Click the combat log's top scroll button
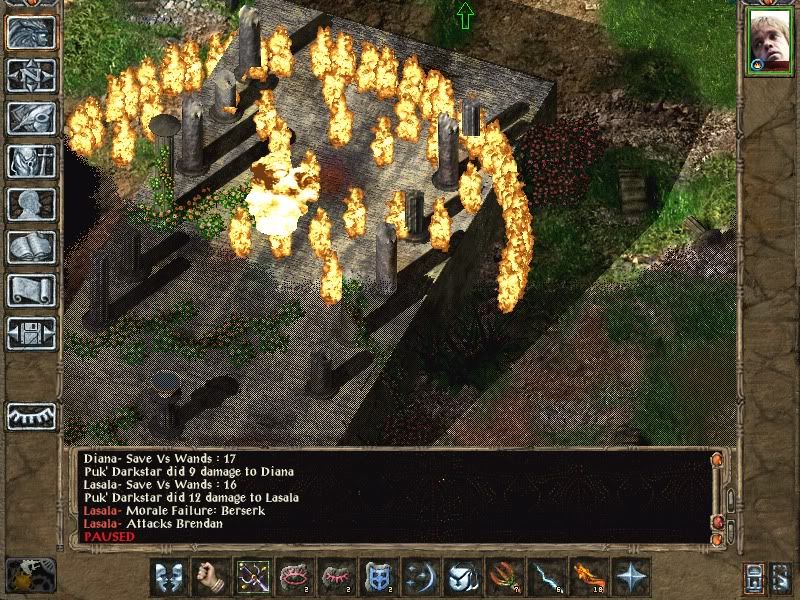Image resolution: width=800 pixels, height=600 pixels. coord(716,460)
